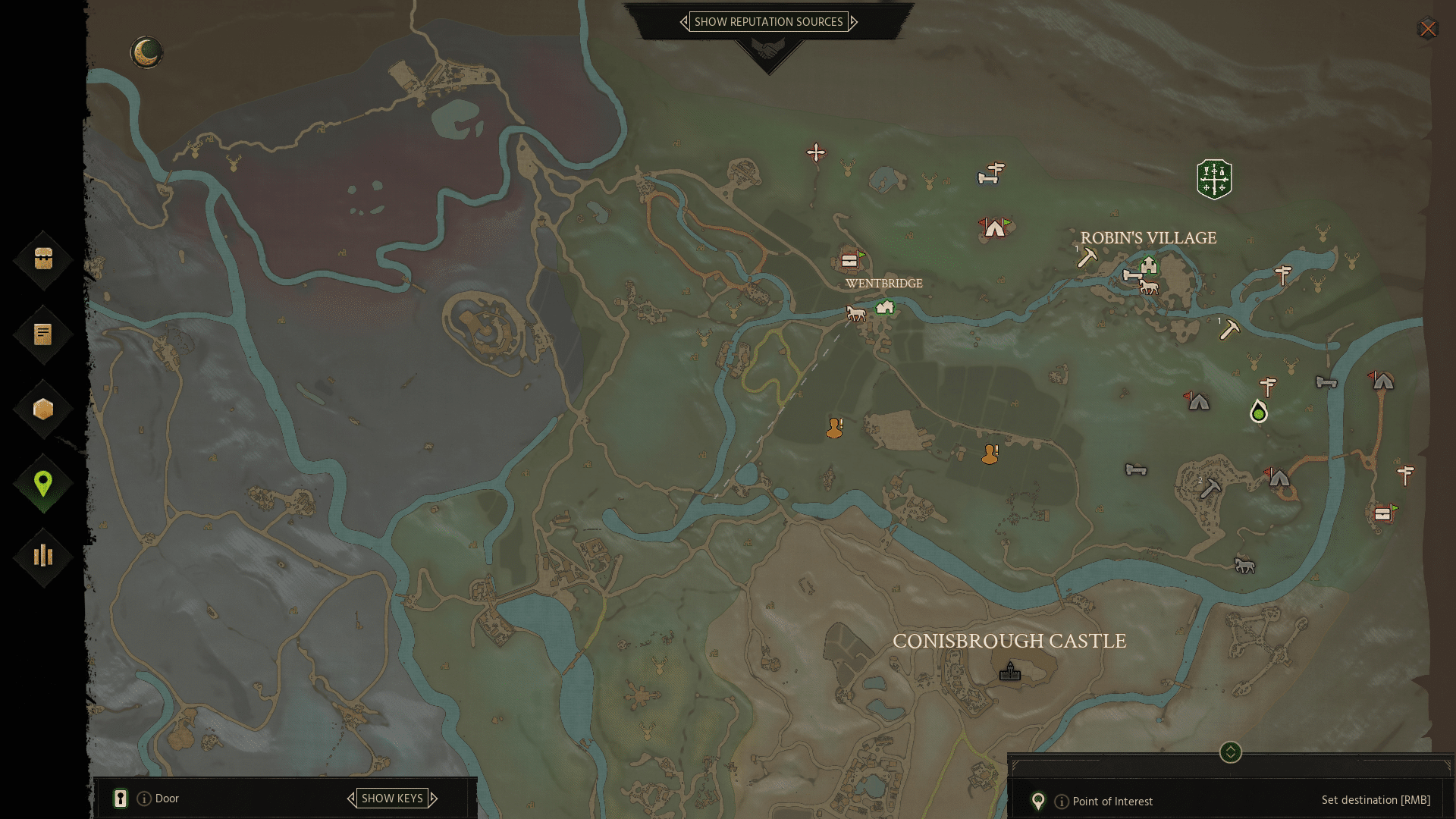
Task: Click the white crosshair map marker
Action: click(816, 152)
